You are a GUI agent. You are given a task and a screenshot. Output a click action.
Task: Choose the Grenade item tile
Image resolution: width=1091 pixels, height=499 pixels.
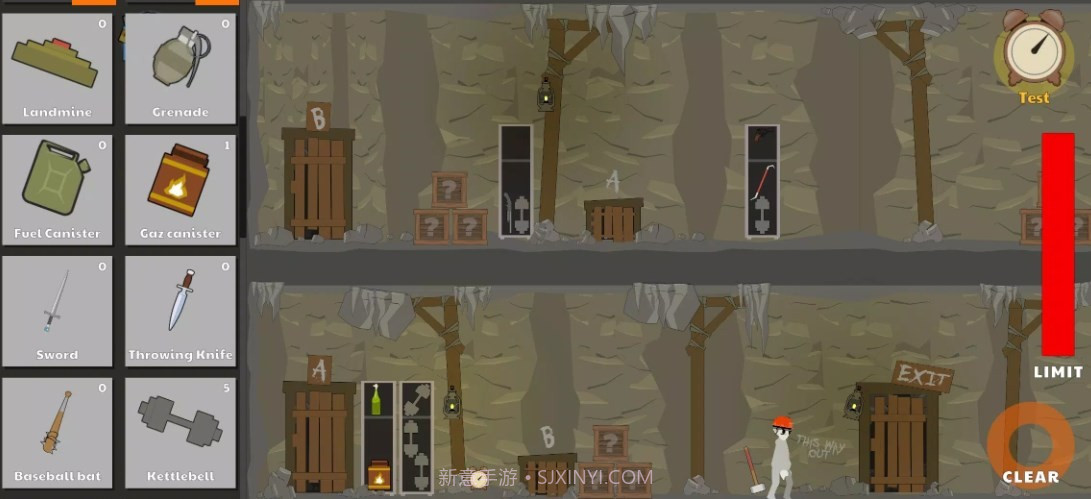180,68
